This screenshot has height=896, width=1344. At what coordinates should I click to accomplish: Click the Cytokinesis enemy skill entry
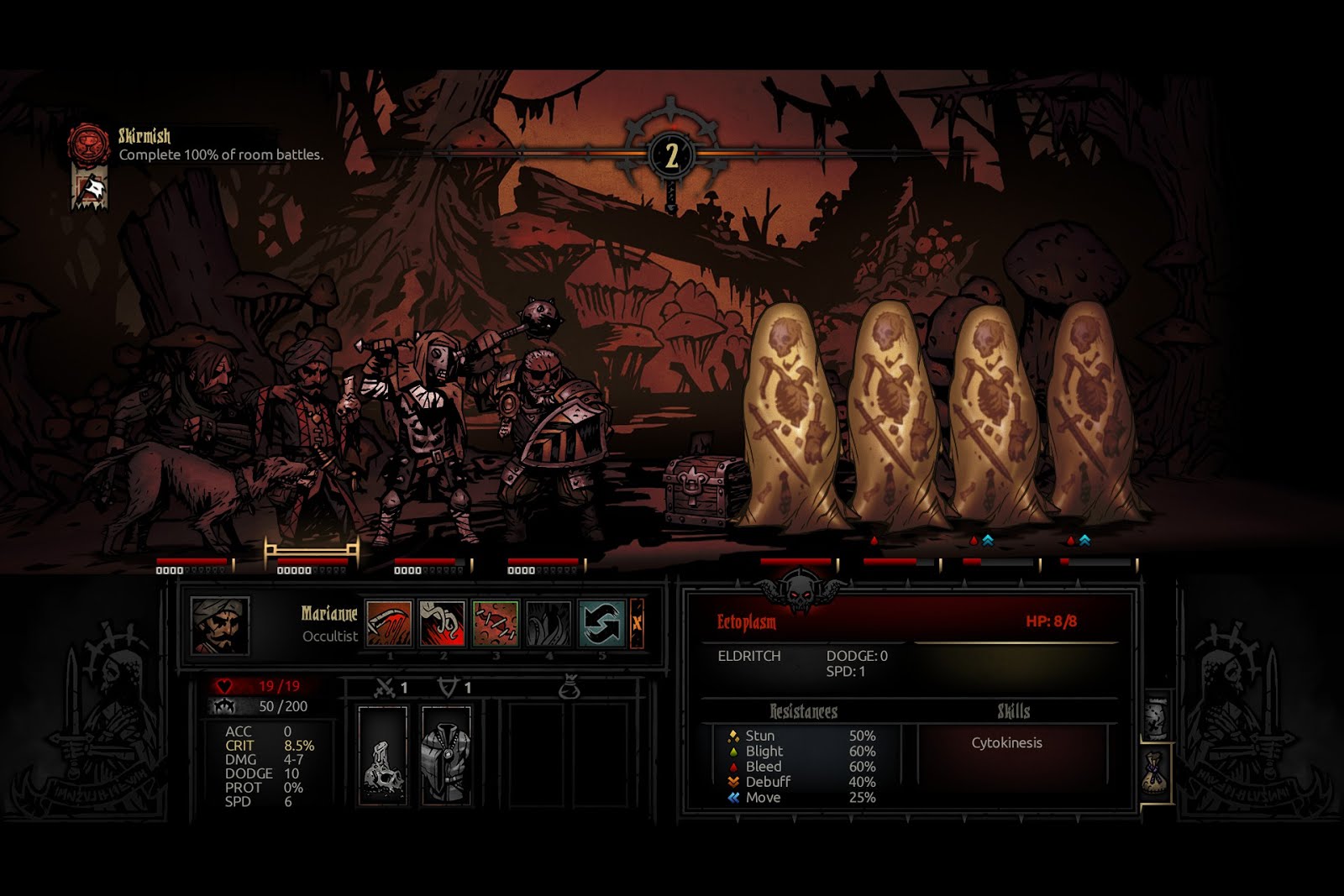coord(1006,743)
